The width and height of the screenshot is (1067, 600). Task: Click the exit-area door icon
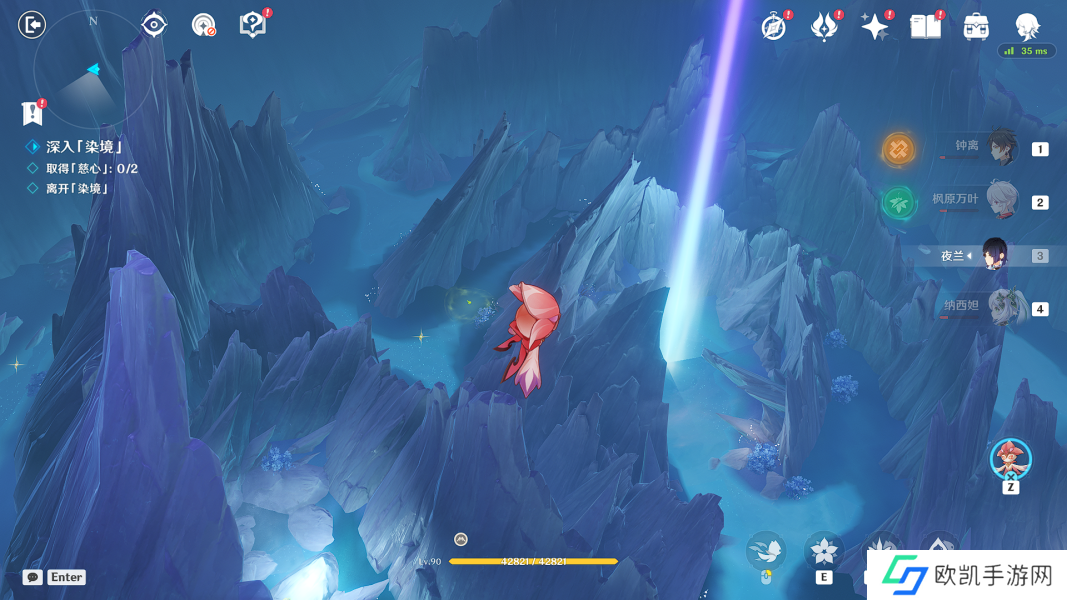pyautogui.click(x=33, y=25)
